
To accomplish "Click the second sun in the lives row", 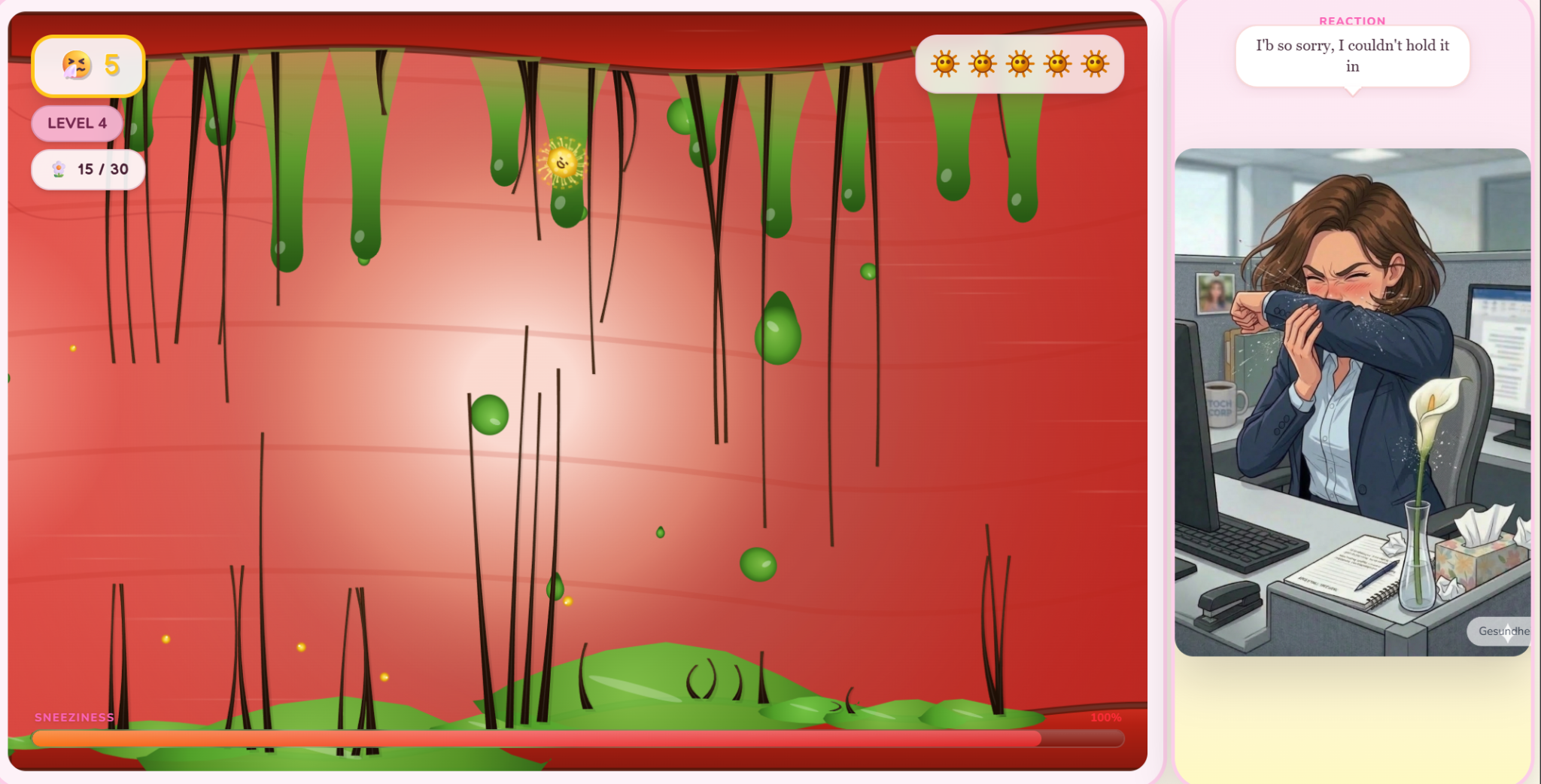I will (x=983, y=64).
